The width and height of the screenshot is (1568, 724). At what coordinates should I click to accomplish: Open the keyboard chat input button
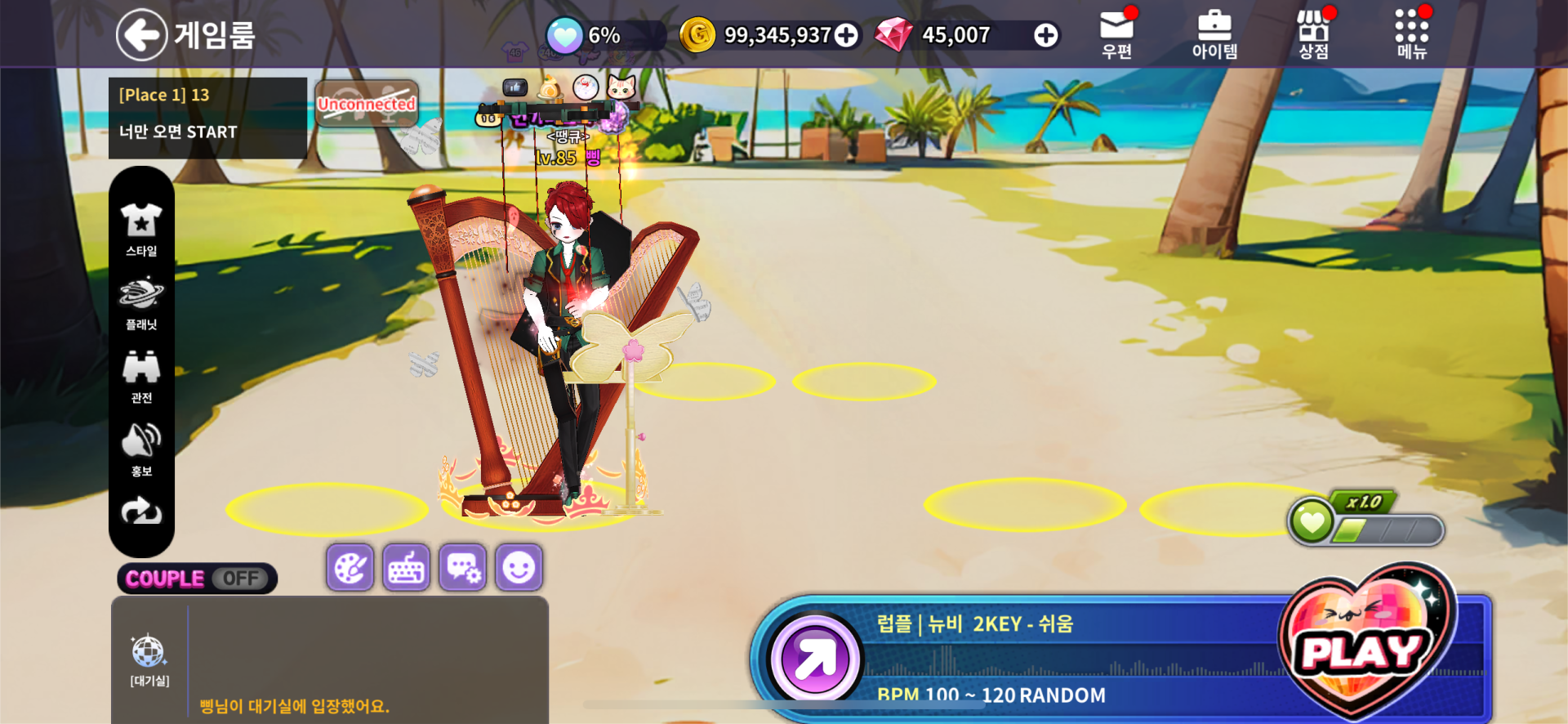(x=407, y=567)
